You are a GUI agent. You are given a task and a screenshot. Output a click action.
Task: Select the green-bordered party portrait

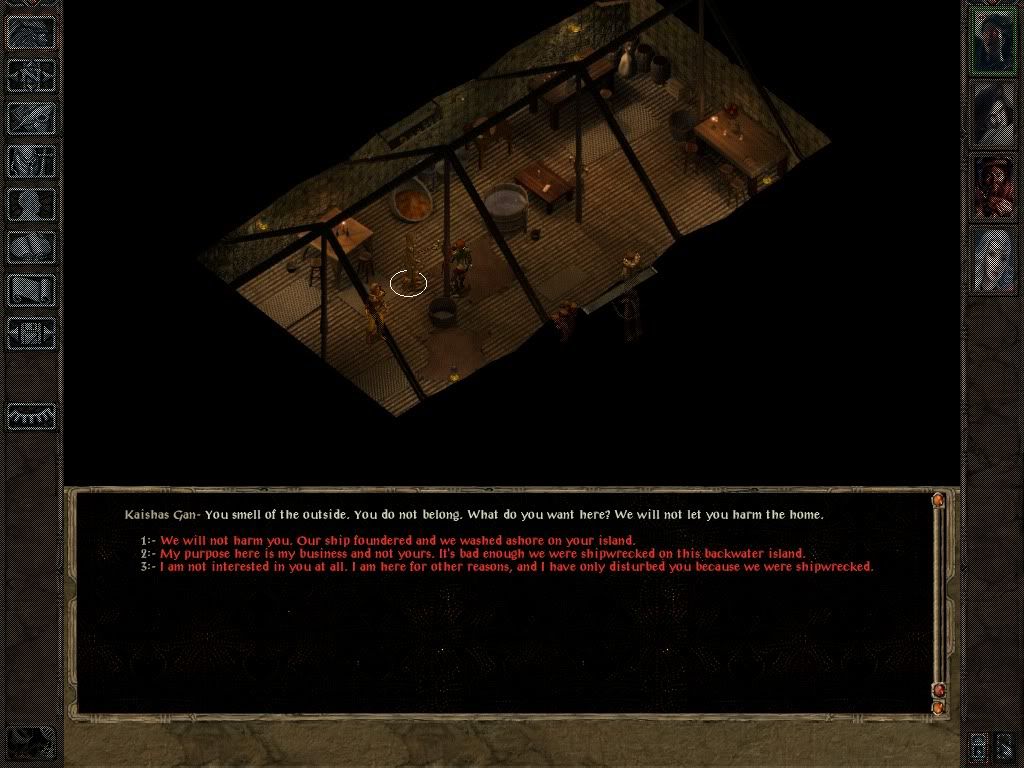click(994, 41)
